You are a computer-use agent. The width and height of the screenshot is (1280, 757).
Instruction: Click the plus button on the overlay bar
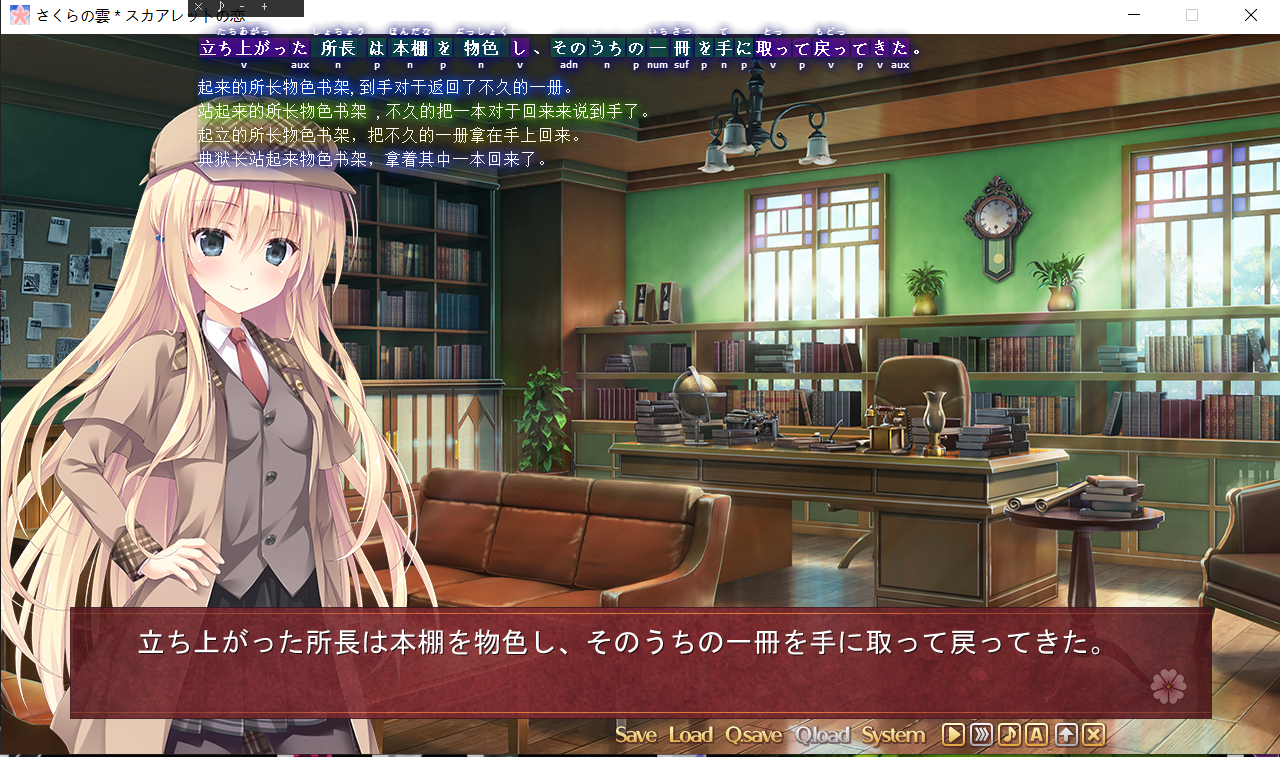pyautogui.click(x=264, y=7)
